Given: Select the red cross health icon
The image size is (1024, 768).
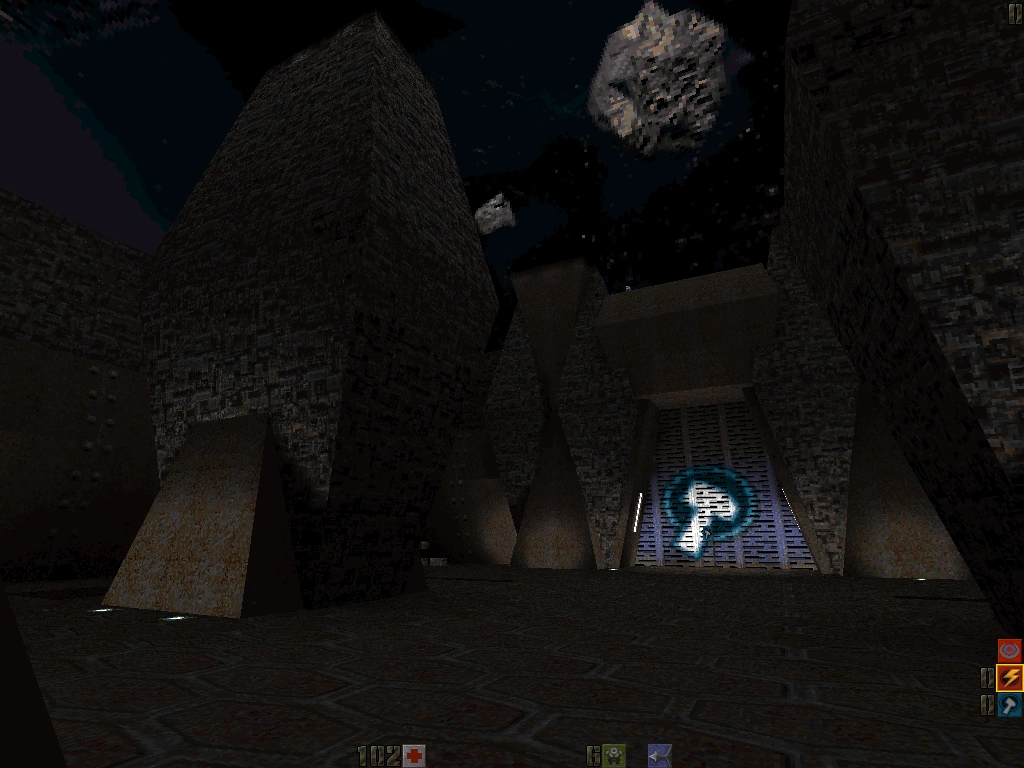Looking at the screenshot, I should pos(414,755).
